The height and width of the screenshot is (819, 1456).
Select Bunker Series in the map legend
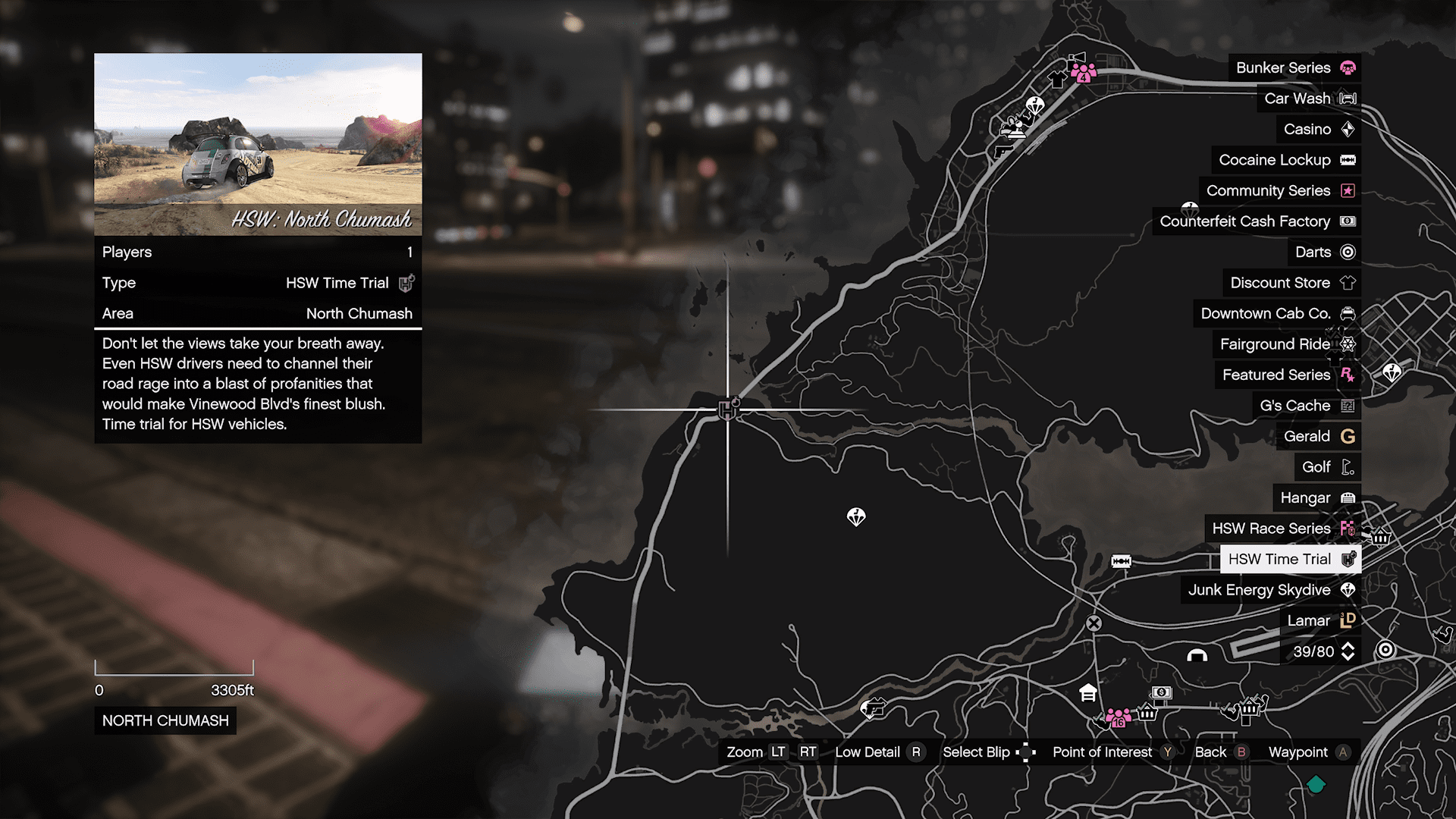tap(1294, 67)
